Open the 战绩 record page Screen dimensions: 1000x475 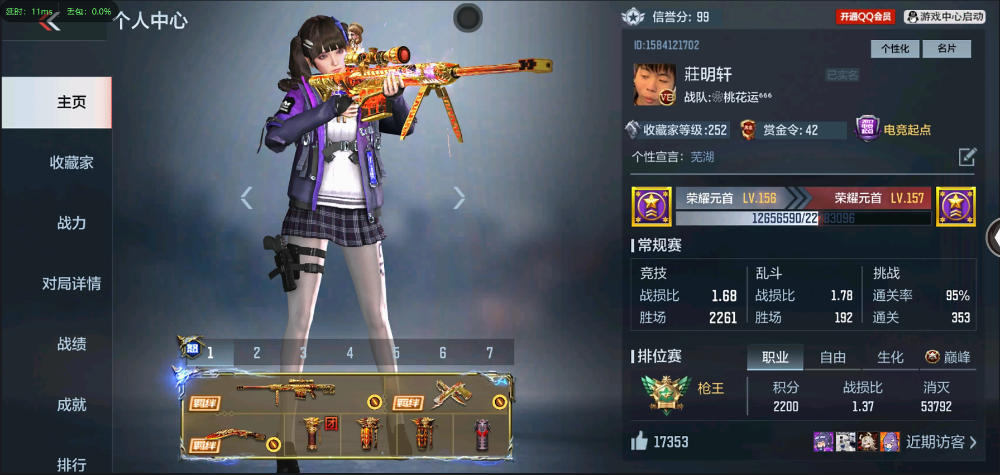(x=71, y=344)
